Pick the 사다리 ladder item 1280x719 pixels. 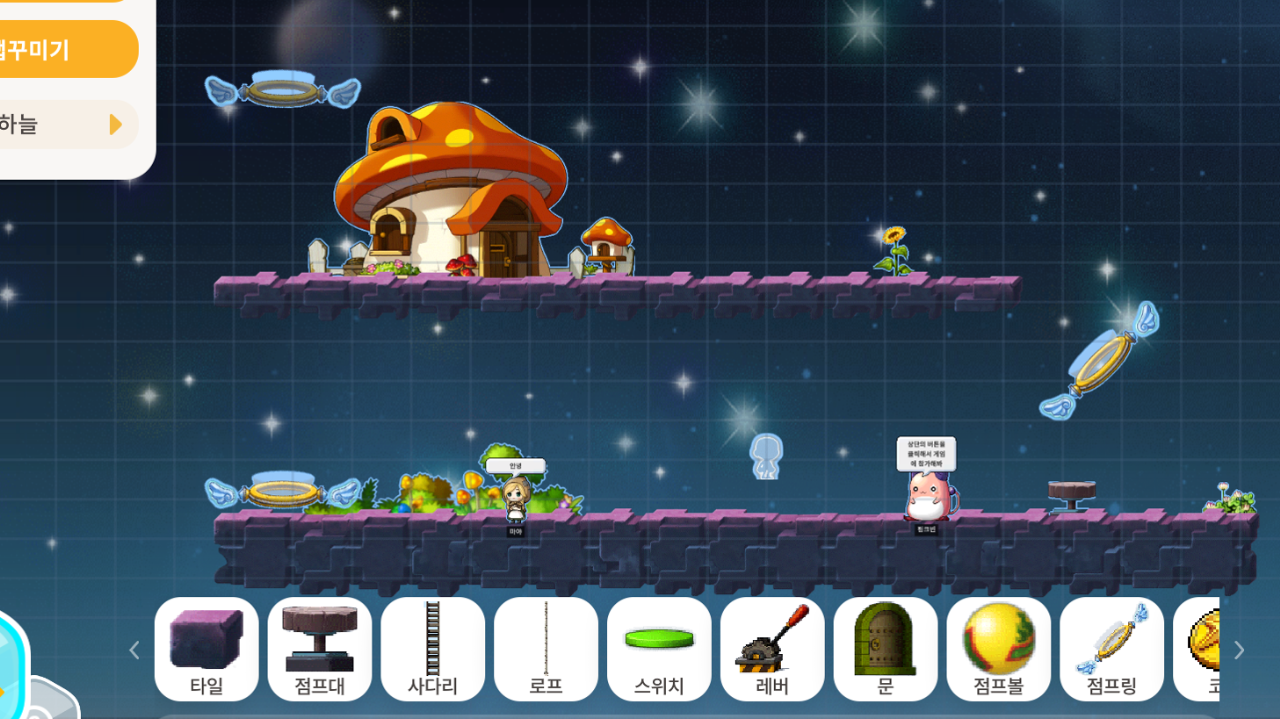coord(432,648)
